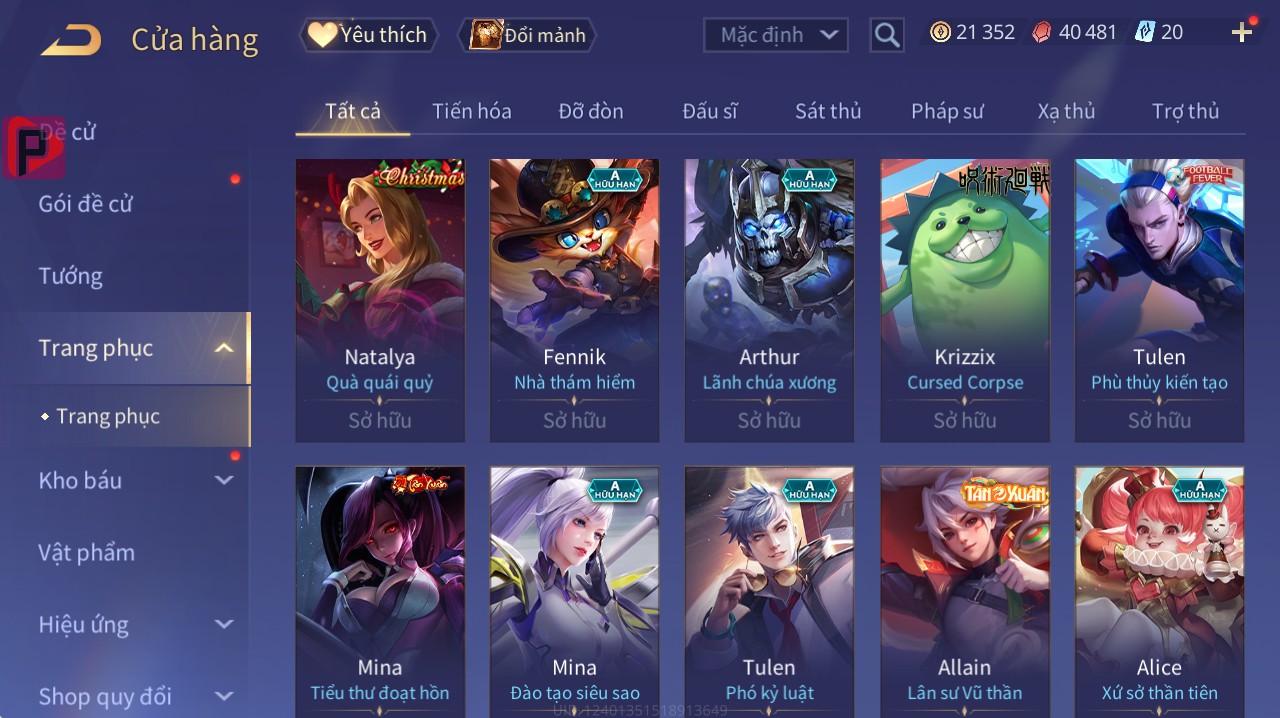Show the Sát thủ skins tab
The height and width of the screenshot is (718, 1280).
828,111
